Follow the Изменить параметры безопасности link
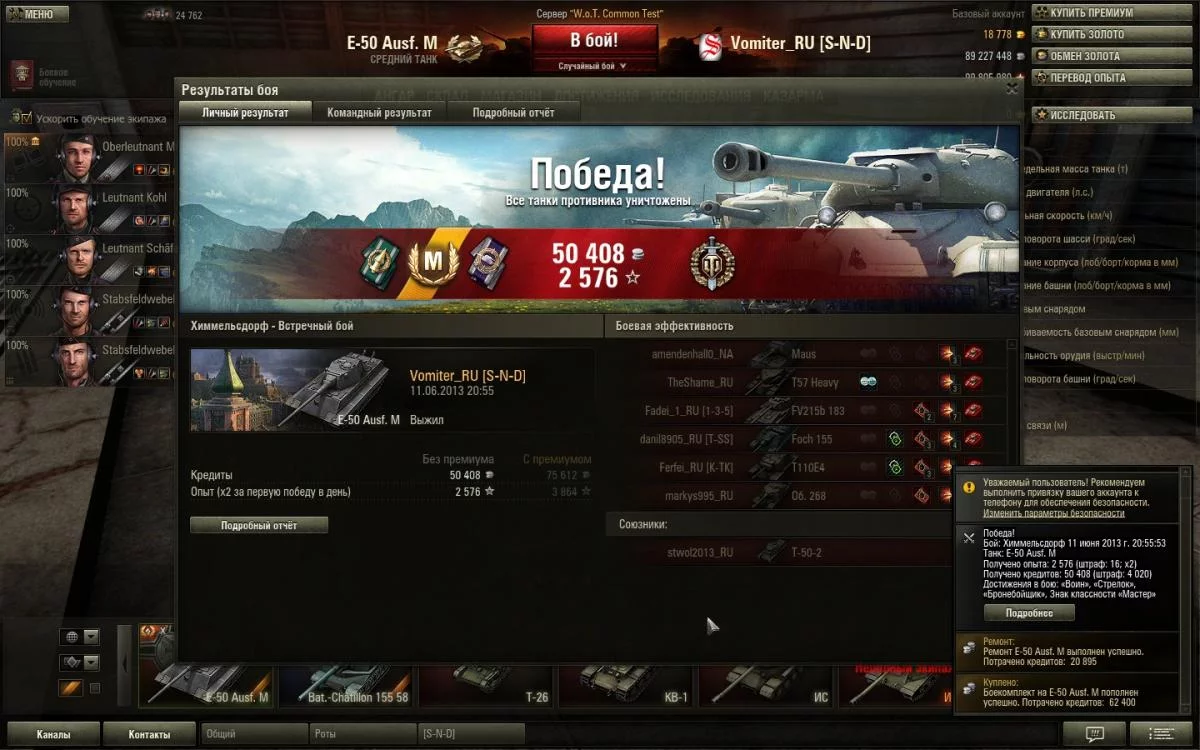This screenshot has height=750, width=1200. click(x=1053, y=513)
